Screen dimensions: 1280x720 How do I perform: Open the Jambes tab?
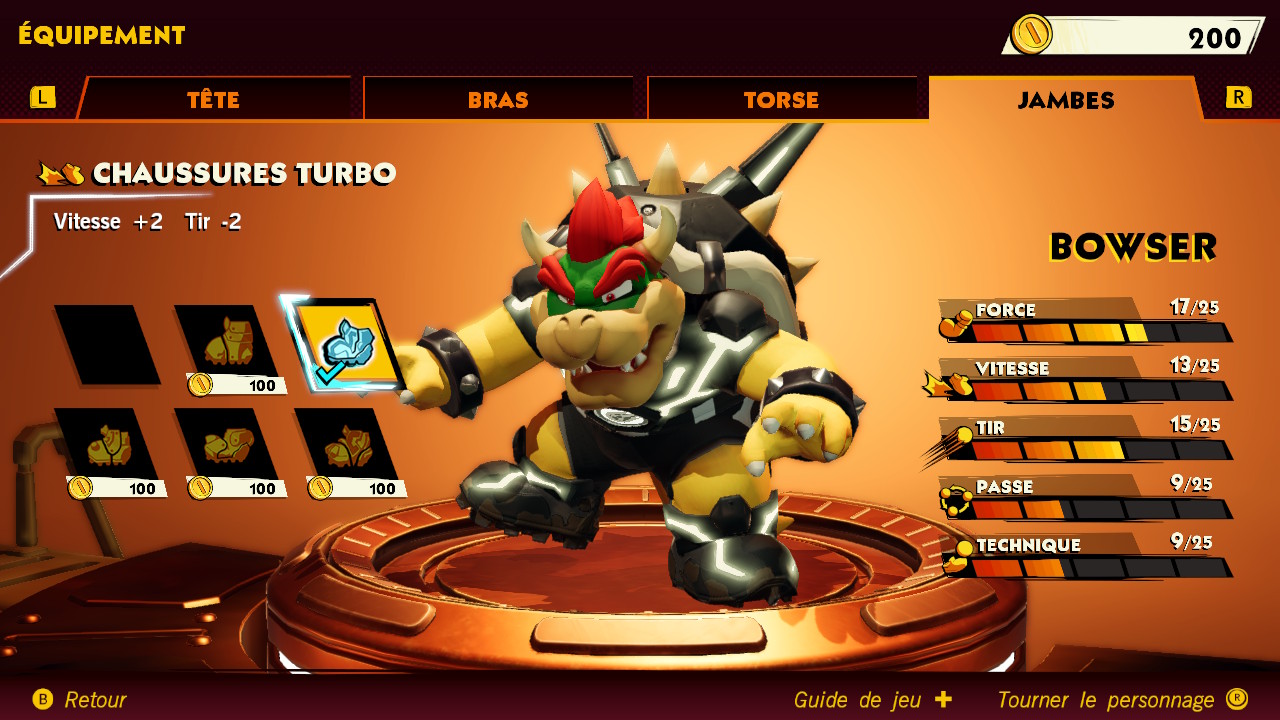coord(1063,99)
